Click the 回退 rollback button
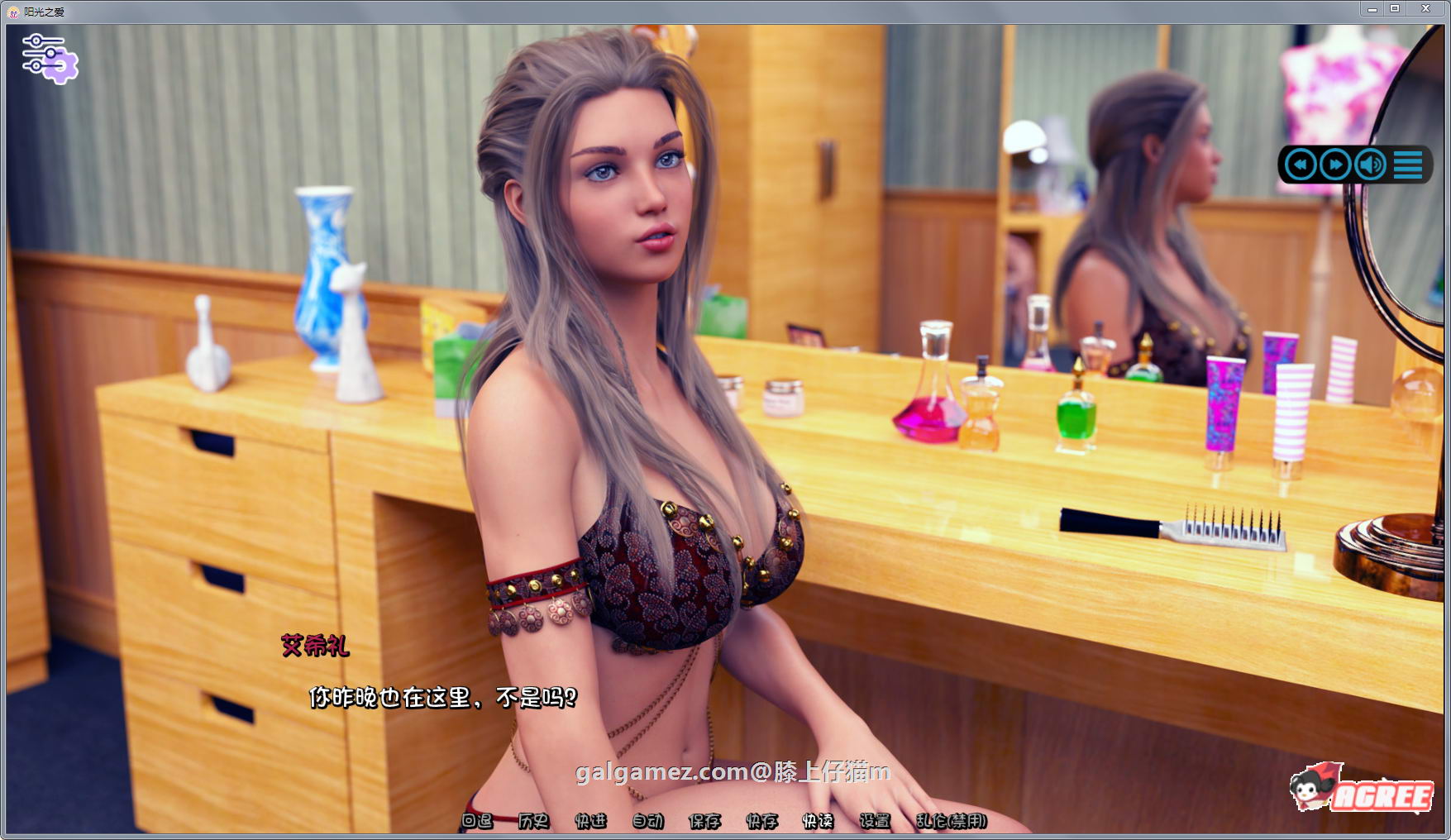Viewport: 1451px width, 840px height. pos(477,821)
